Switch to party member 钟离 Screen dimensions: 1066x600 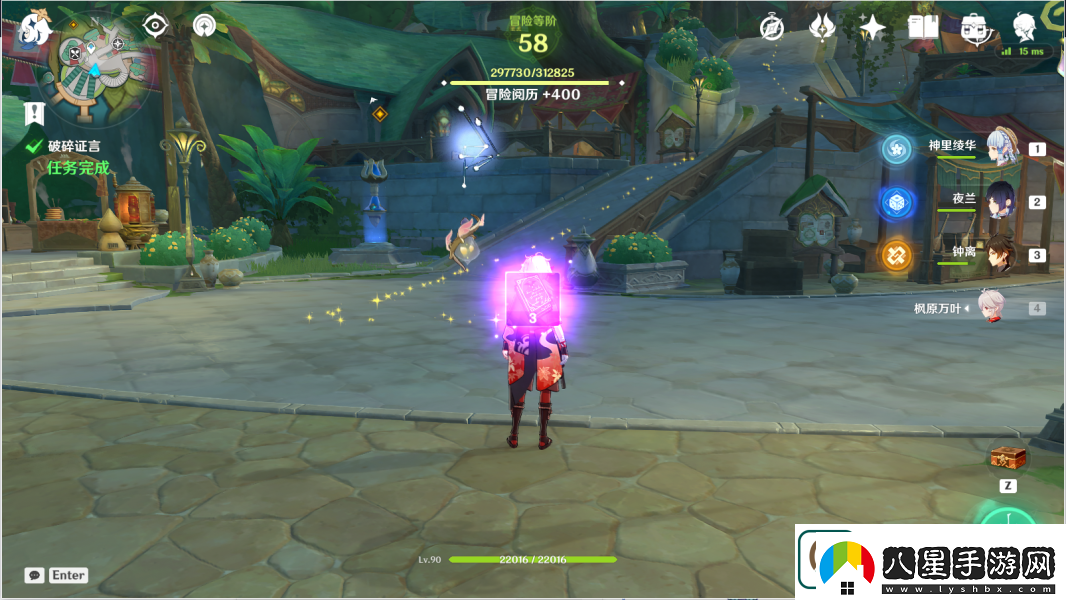[1000, 254]
